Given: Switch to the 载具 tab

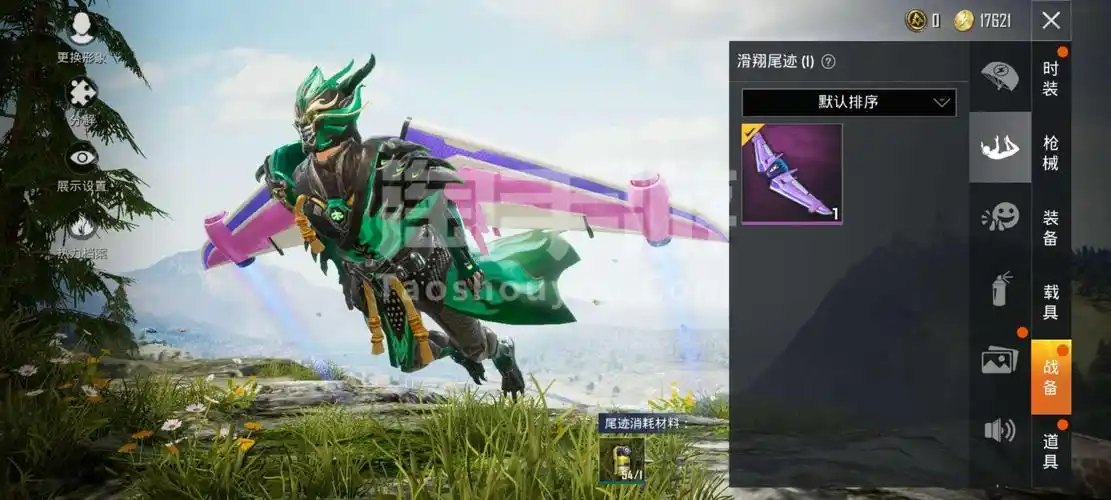Looking at the screenshot, I should (1051, 301).
